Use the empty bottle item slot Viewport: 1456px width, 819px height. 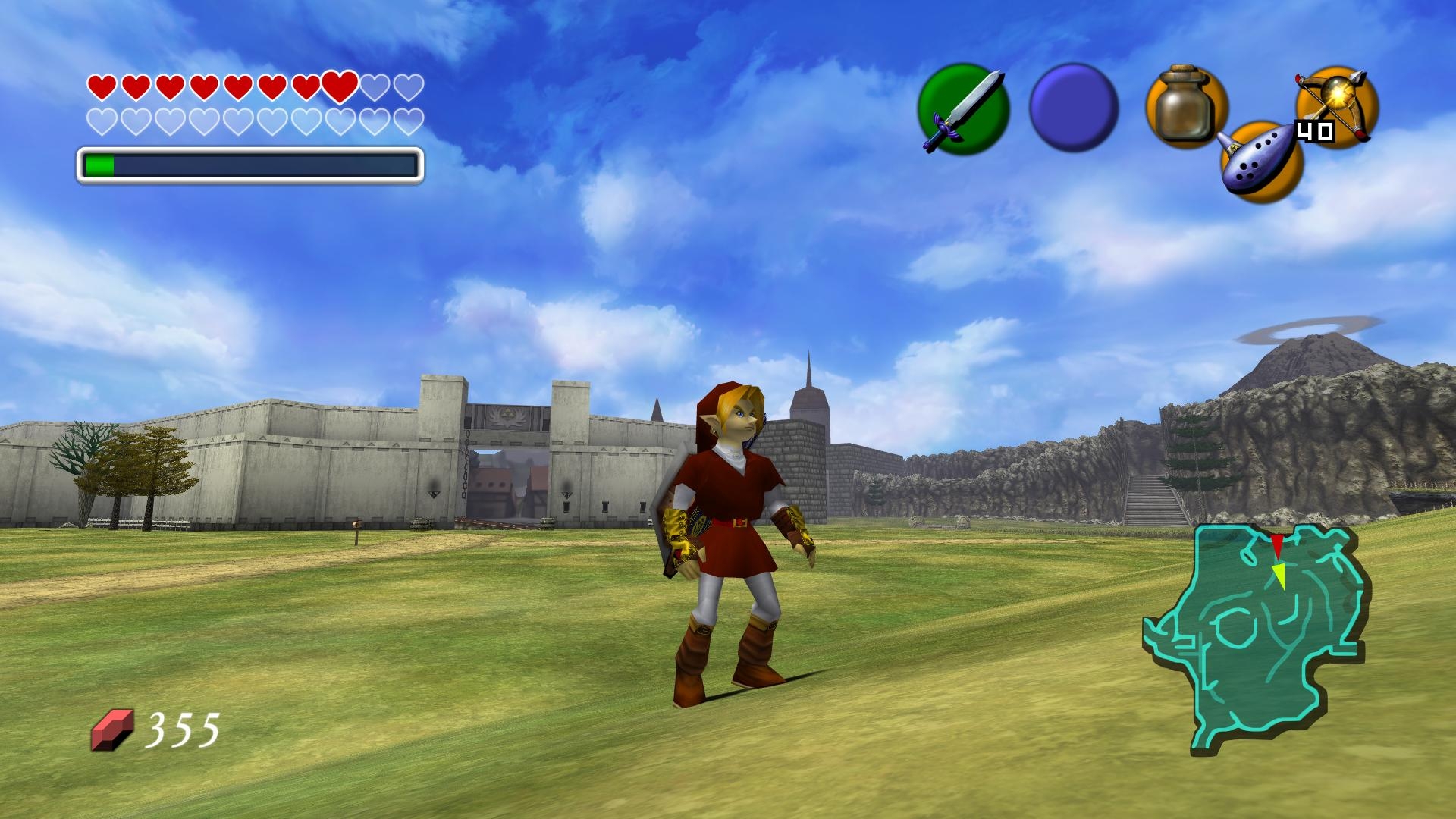pyautogui.click(x=1186, y=107)
